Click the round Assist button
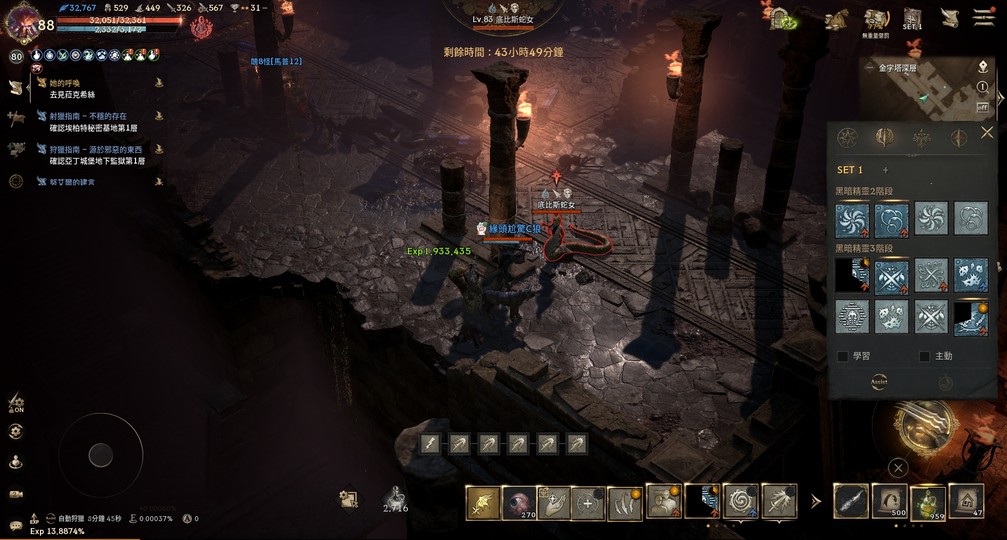Viewport: 1007px width, 540px height. click(x=879, y=382)
